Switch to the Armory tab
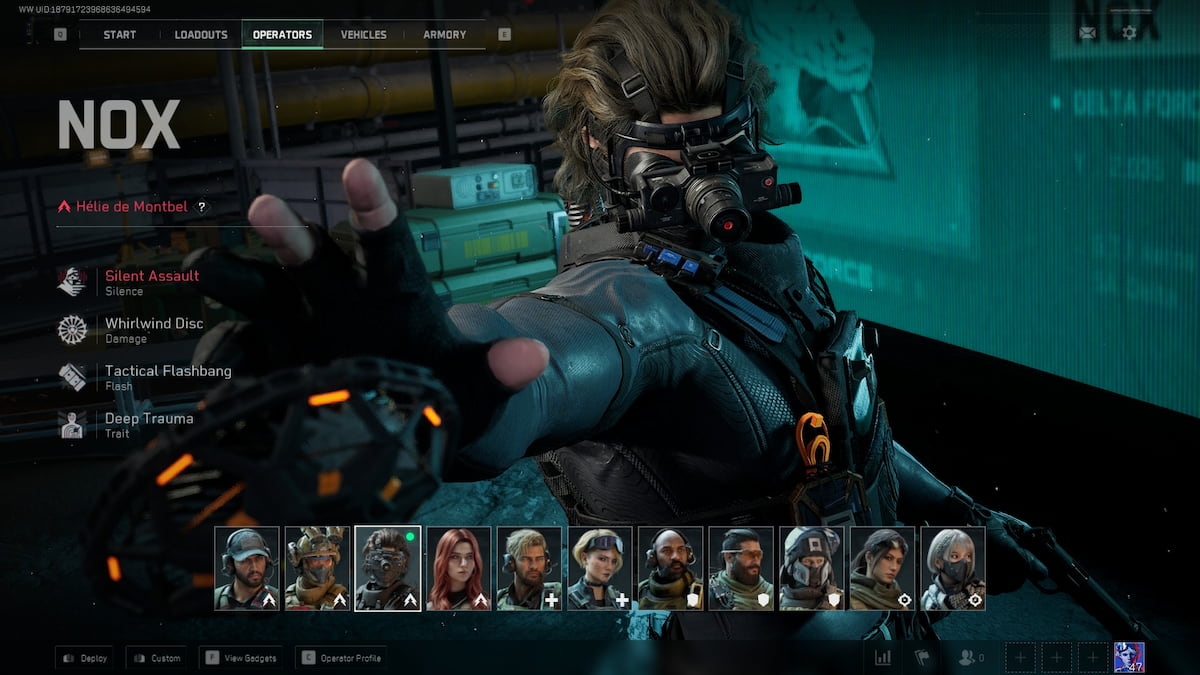The image size is (1200, 675). click(x=444, y=35)
